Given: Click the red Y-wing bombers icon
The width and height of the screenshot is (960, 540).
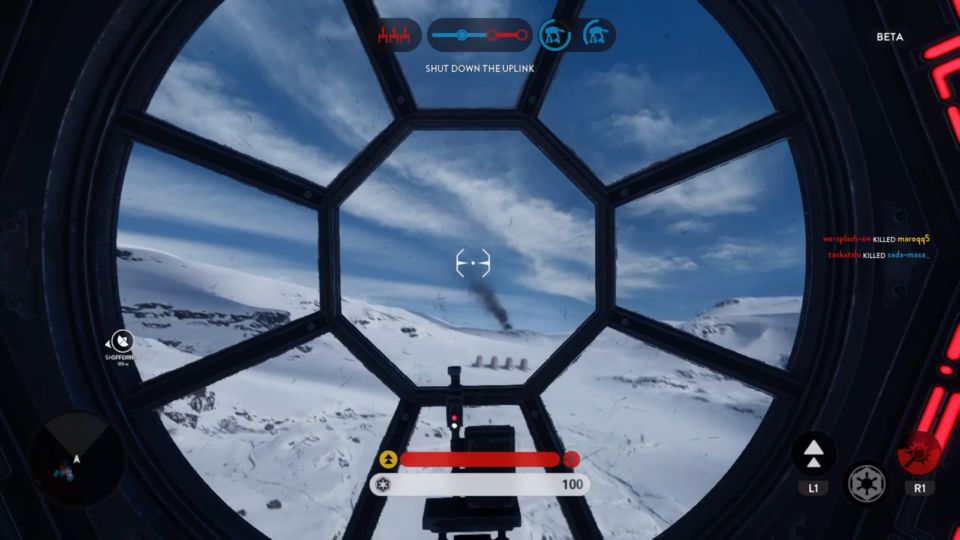Looking at the screenshot, I should click(393, 36).
